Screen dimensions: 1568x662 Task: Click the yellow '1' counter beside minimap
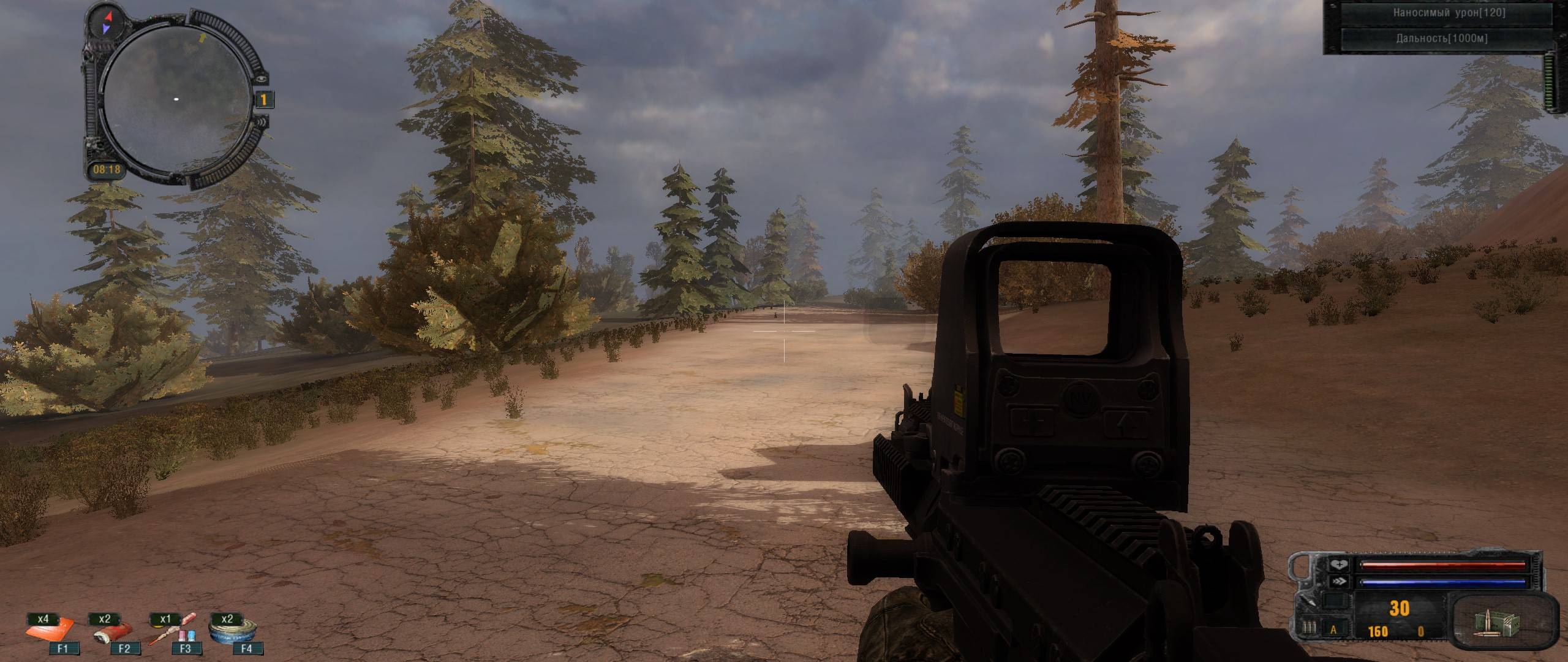pyautogui.click(x=264, y=99)
